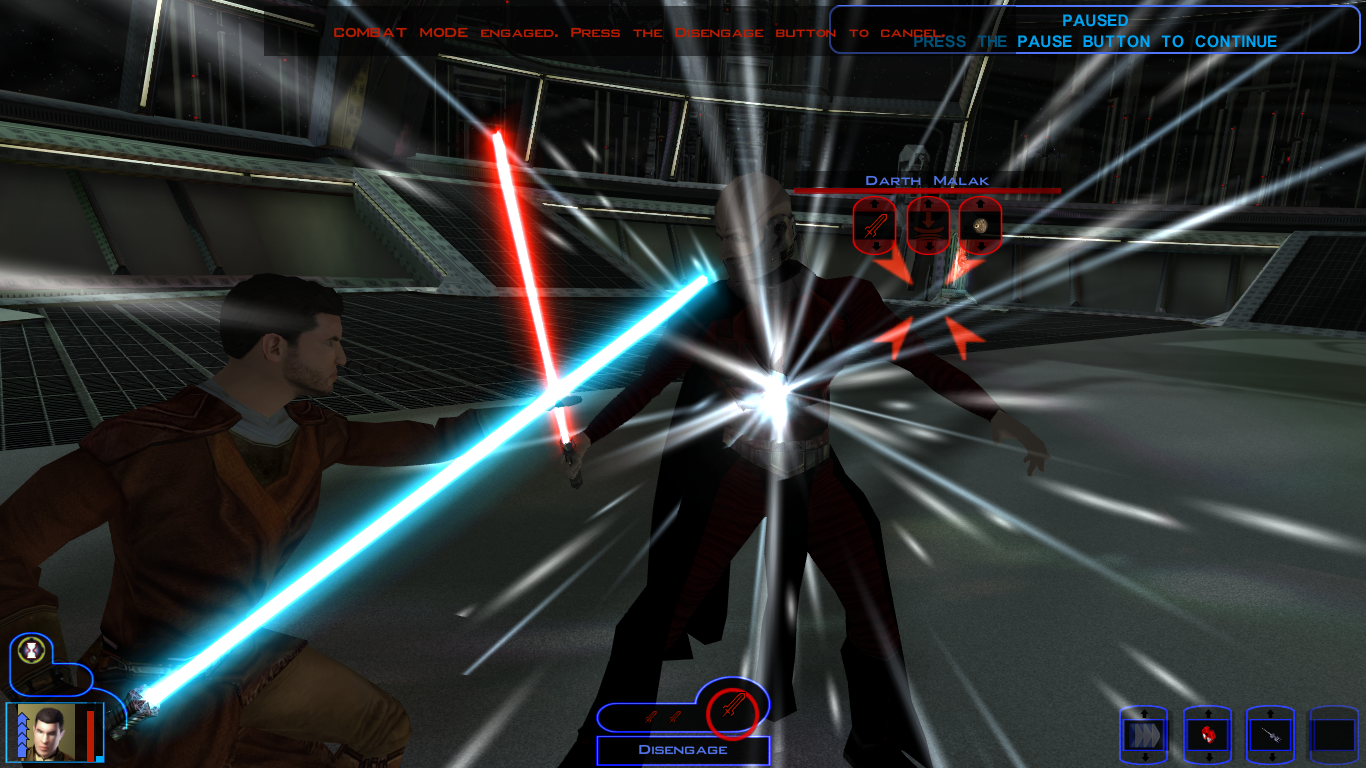Click the hourglass status effect icon
Image resolution: width=1366 pixels, height=768 pixels.
pos(34,651)
